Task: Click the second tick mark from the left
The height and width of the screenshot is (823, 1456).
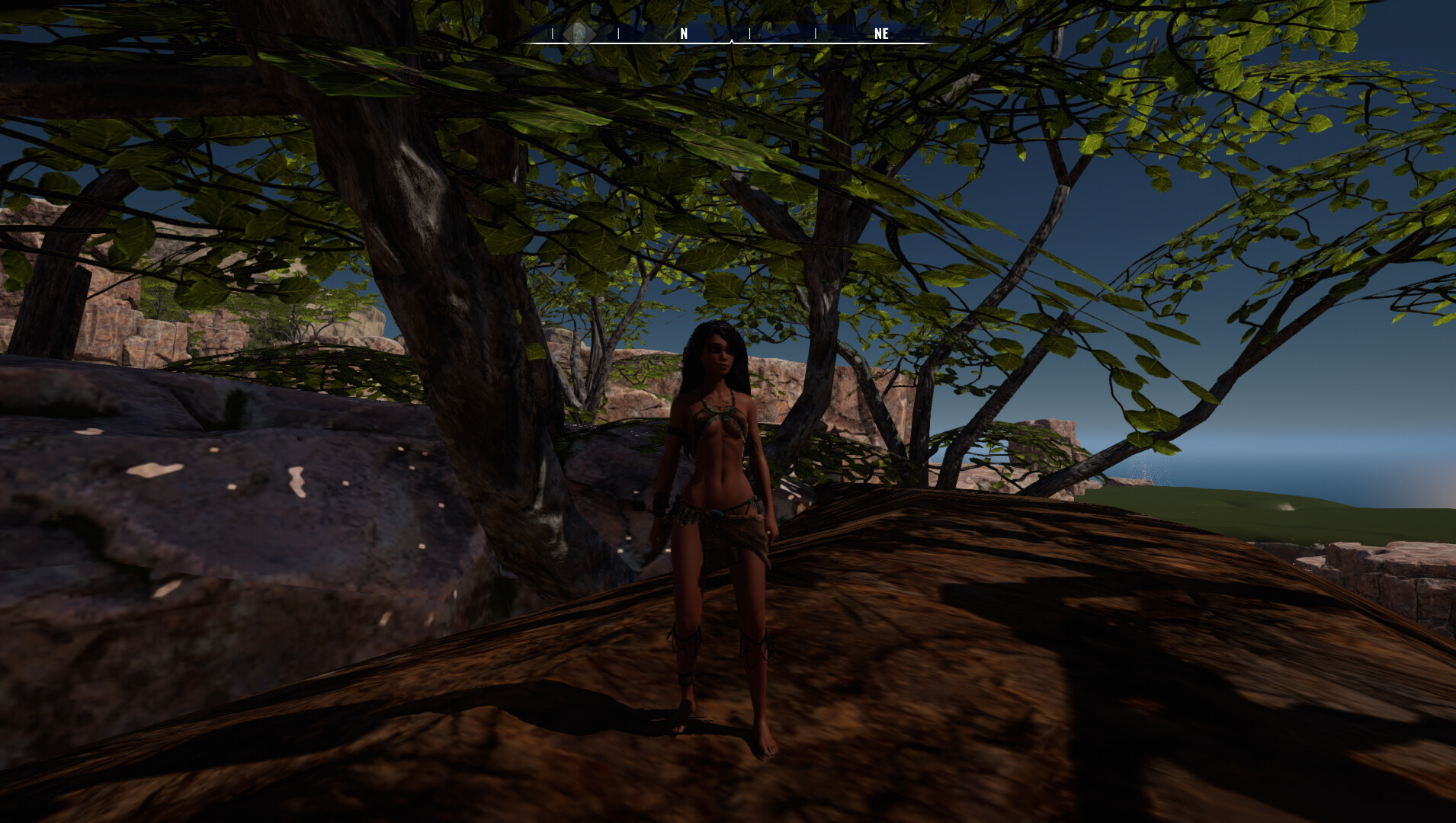Action: 618,34
